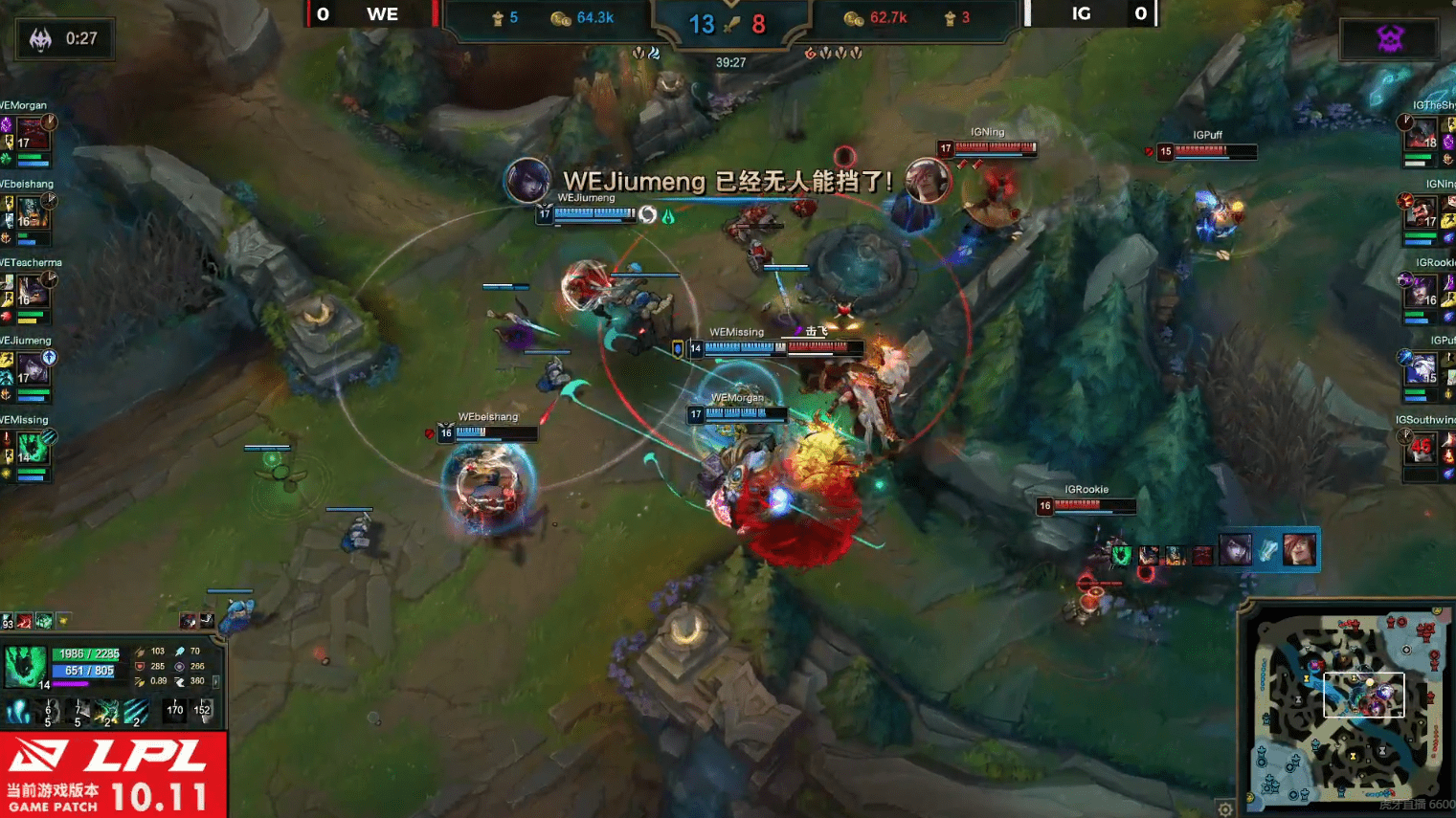Select WEMissing's Thresh portrait in team list
1456x818 pixels.
[32, 446]
